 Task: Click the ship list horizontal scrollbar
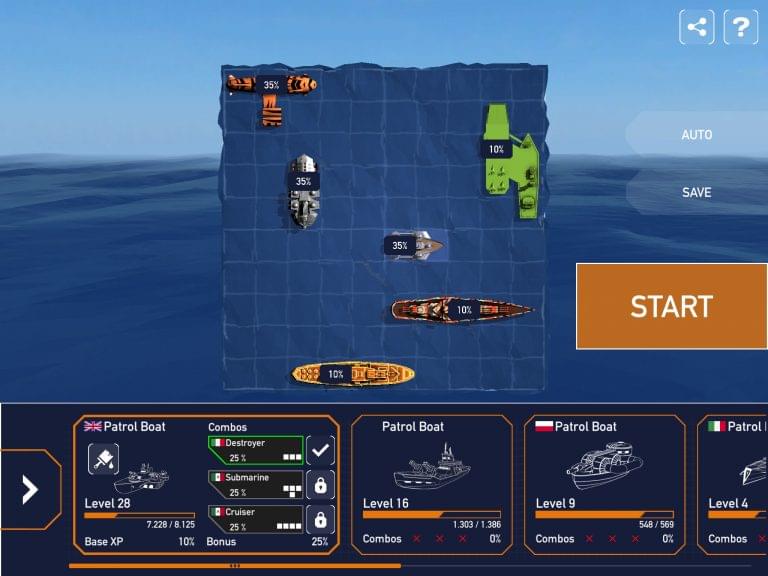point(235,565)
